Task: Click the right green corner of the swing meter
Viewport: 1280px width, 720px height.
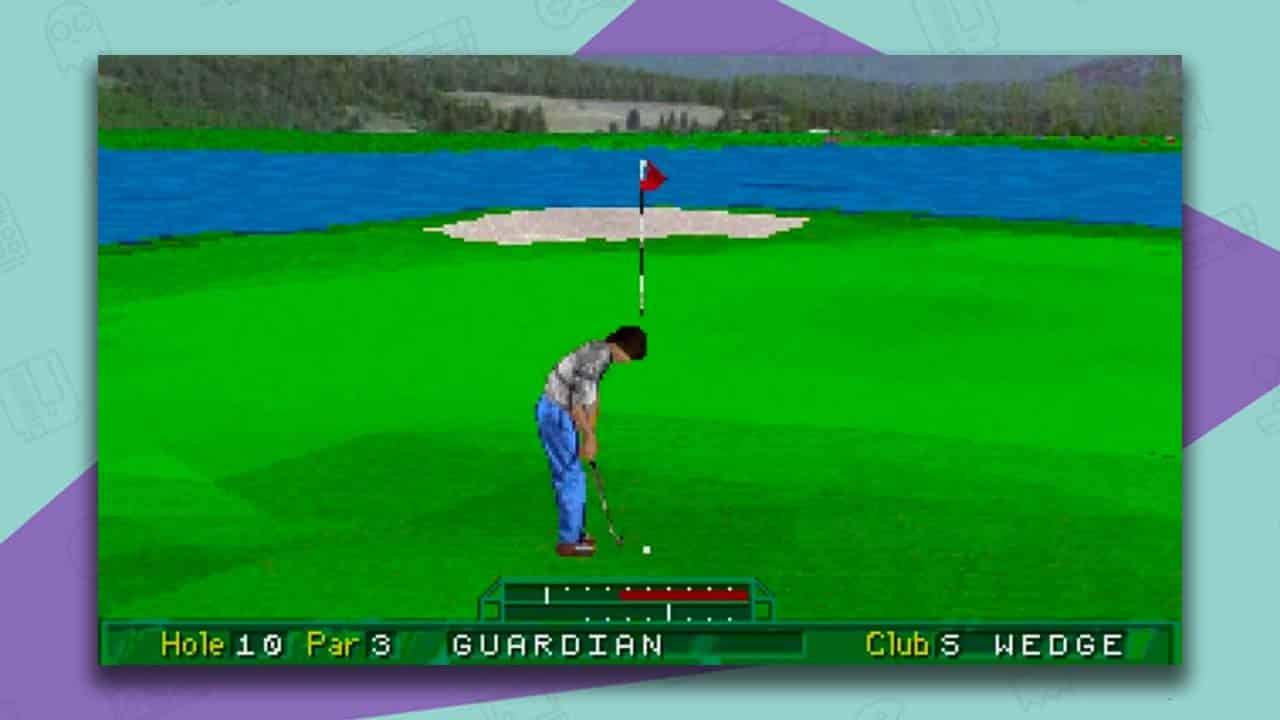Action: click(x=763, y=610)
